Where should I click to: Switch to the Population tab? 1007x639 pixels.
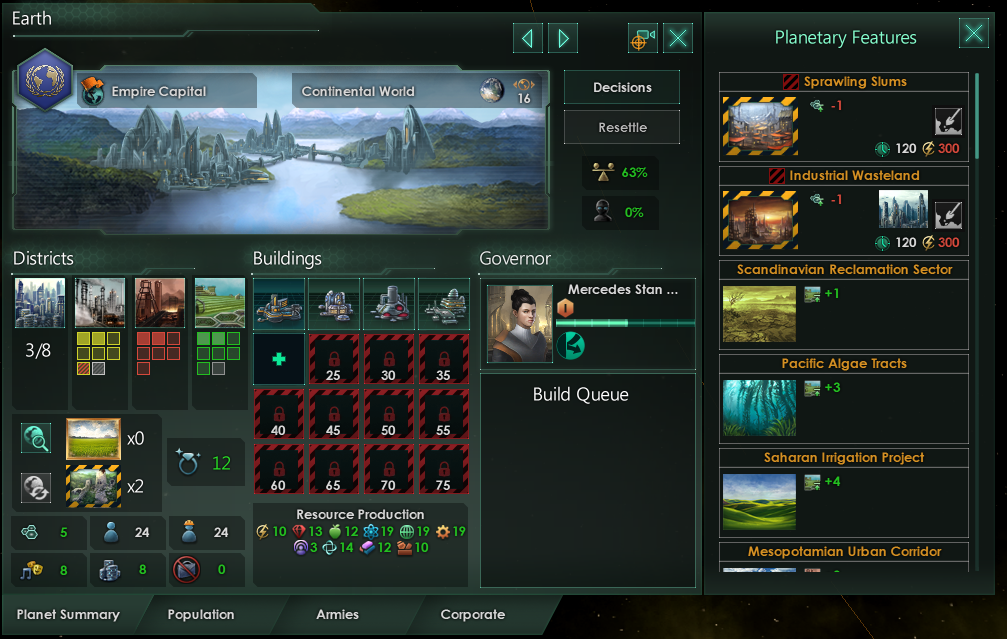(200, 614)
